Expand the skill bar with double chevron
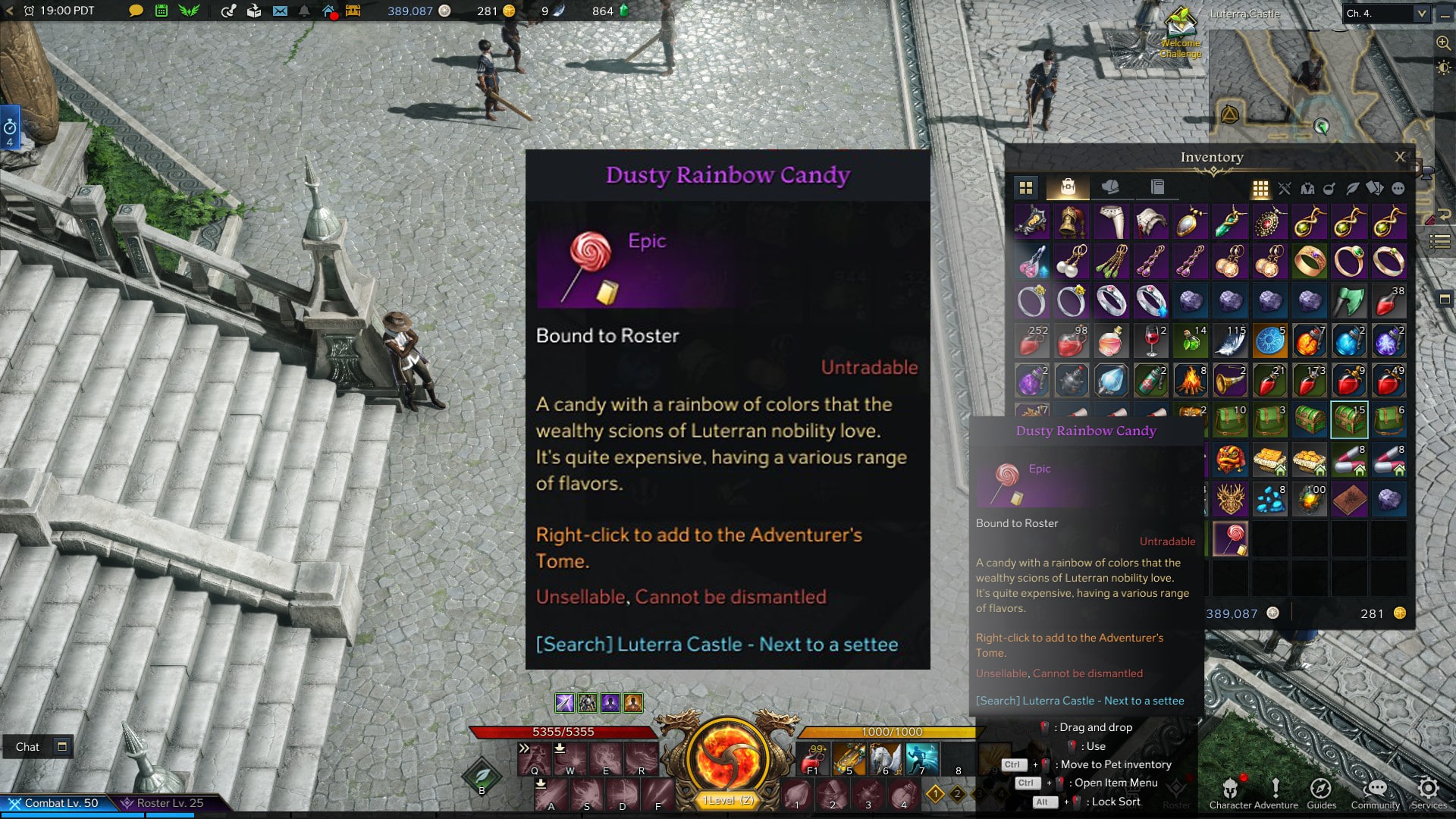 524,747
